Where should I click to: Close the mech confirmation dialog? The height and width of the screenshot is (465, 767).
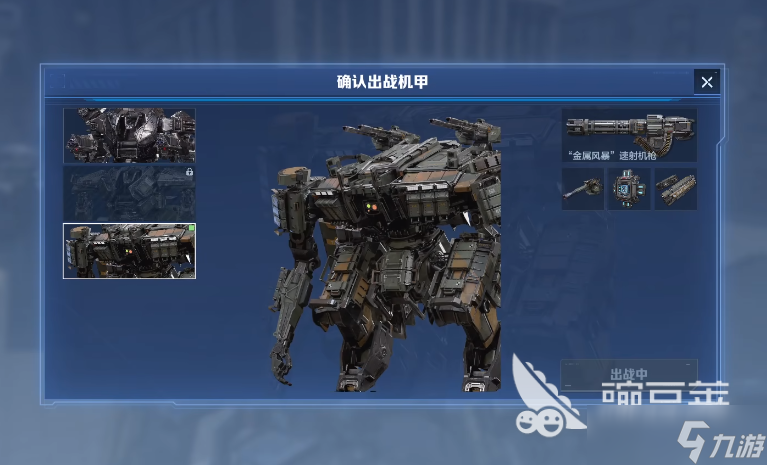coord(706,82)
